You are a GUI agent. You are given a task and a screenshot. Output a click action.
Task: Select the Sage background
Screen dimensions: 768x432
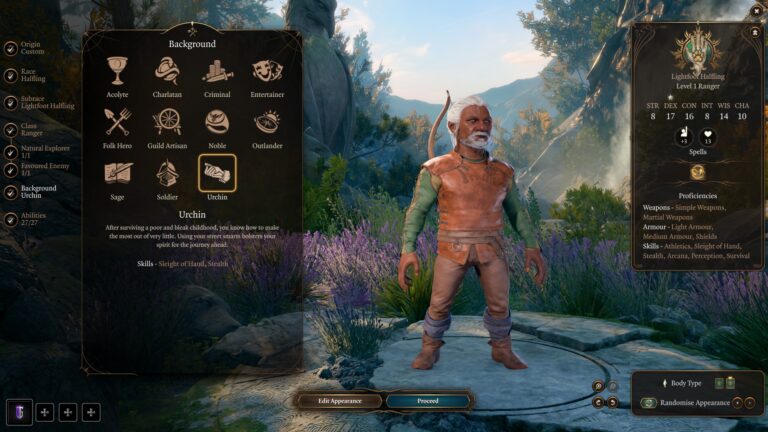(x=118, y=173)
